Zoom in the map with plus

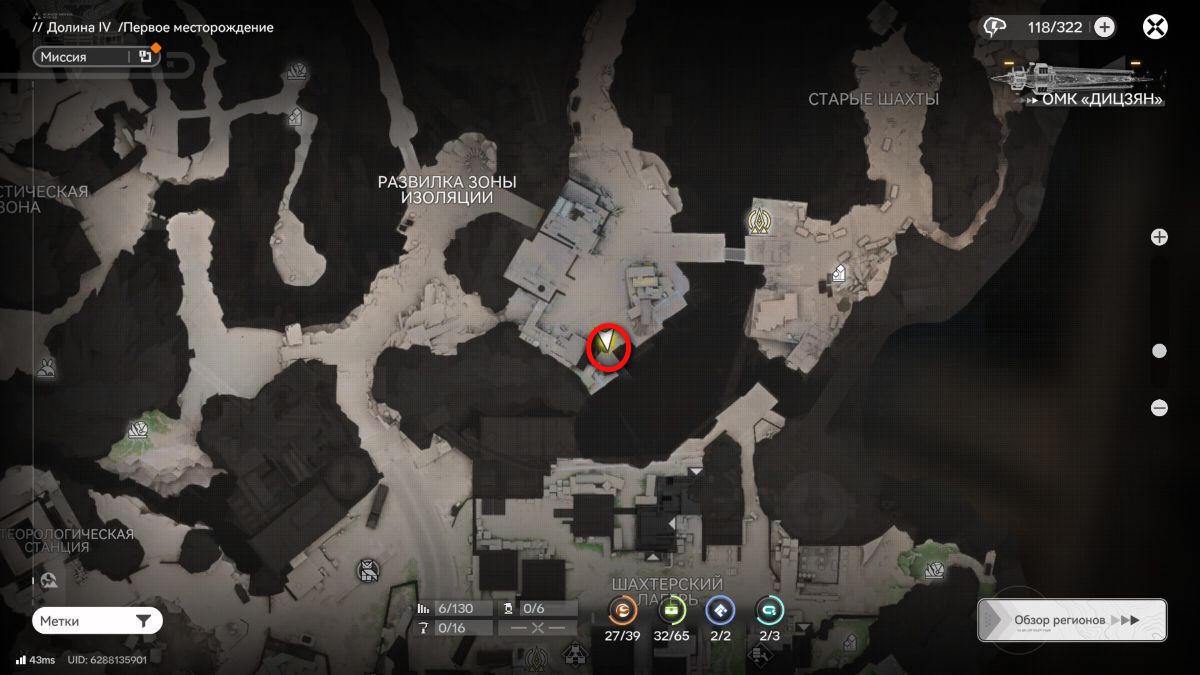pos(1159,237)
